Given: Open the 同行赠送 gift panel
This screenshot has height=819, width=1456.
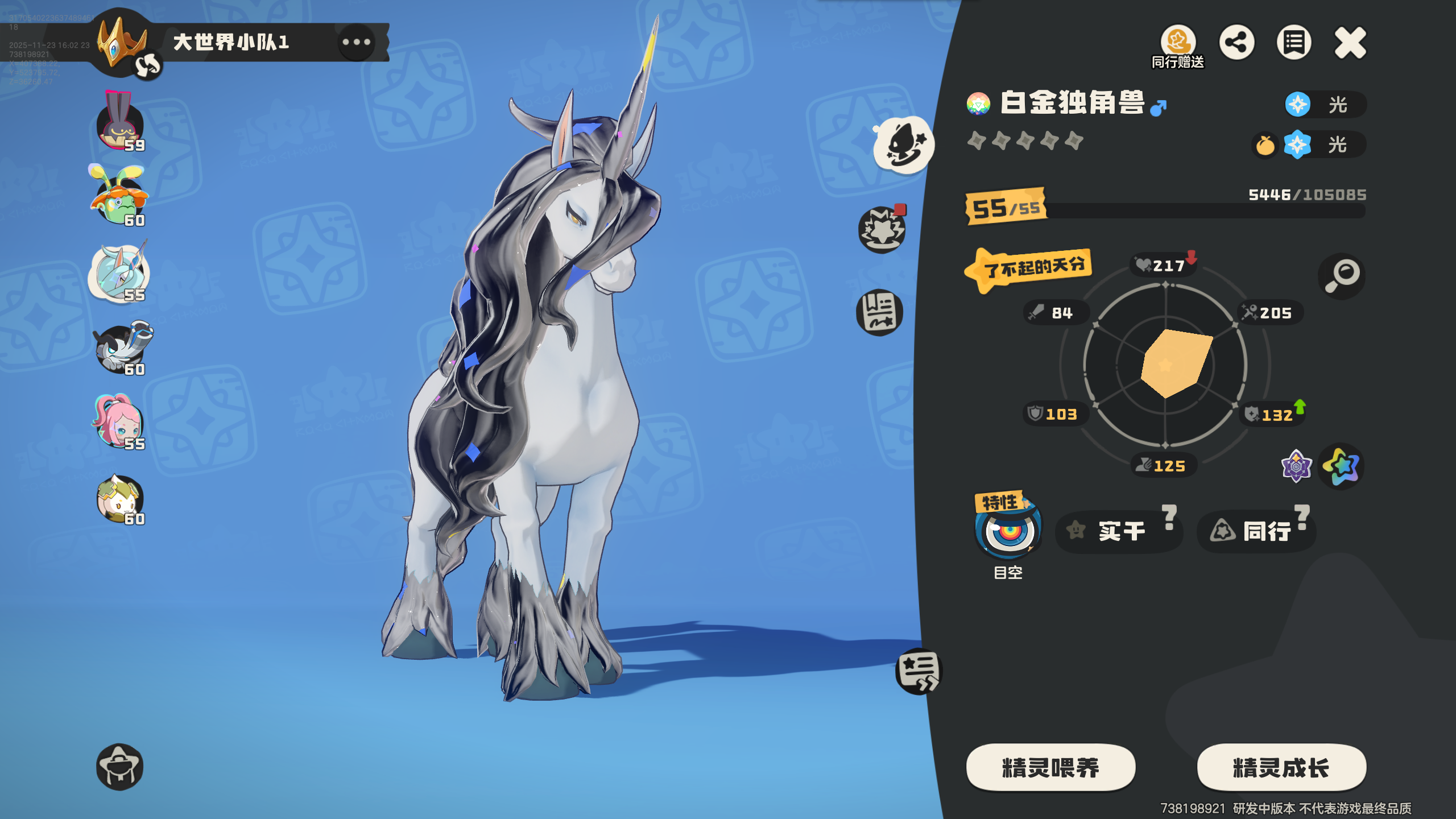Looking at the screenshot, I should point(1178,43).
